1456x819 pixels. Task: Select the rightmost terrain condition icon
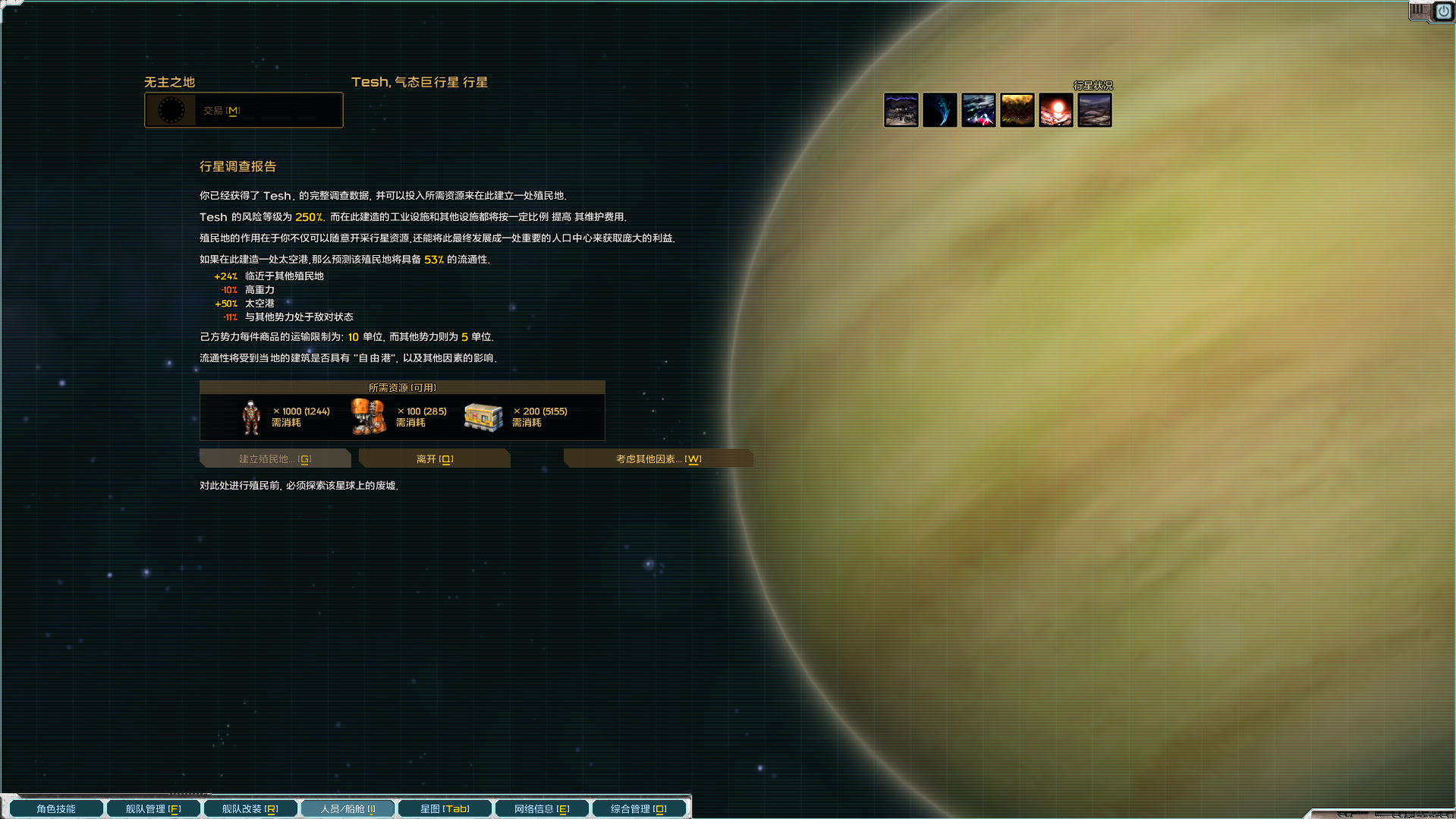click(x=1095, y=110)
